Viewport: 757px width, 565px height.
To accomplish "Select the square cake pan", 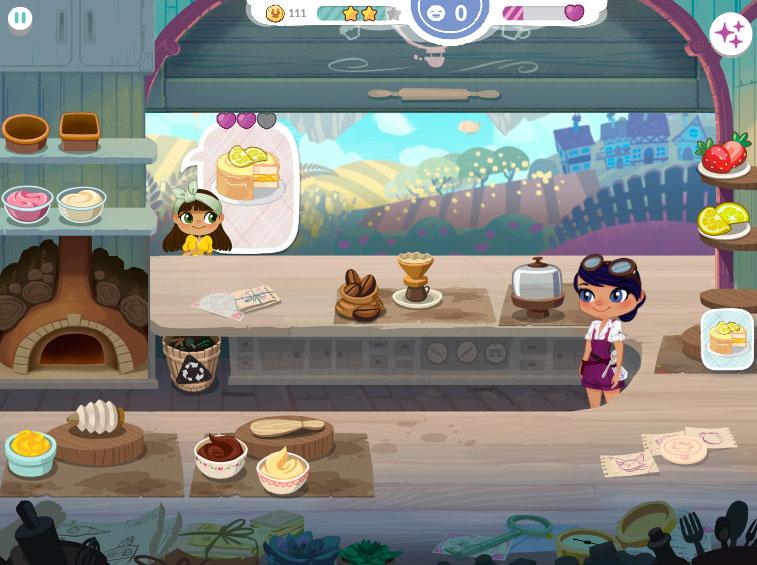I will (79, 128).
